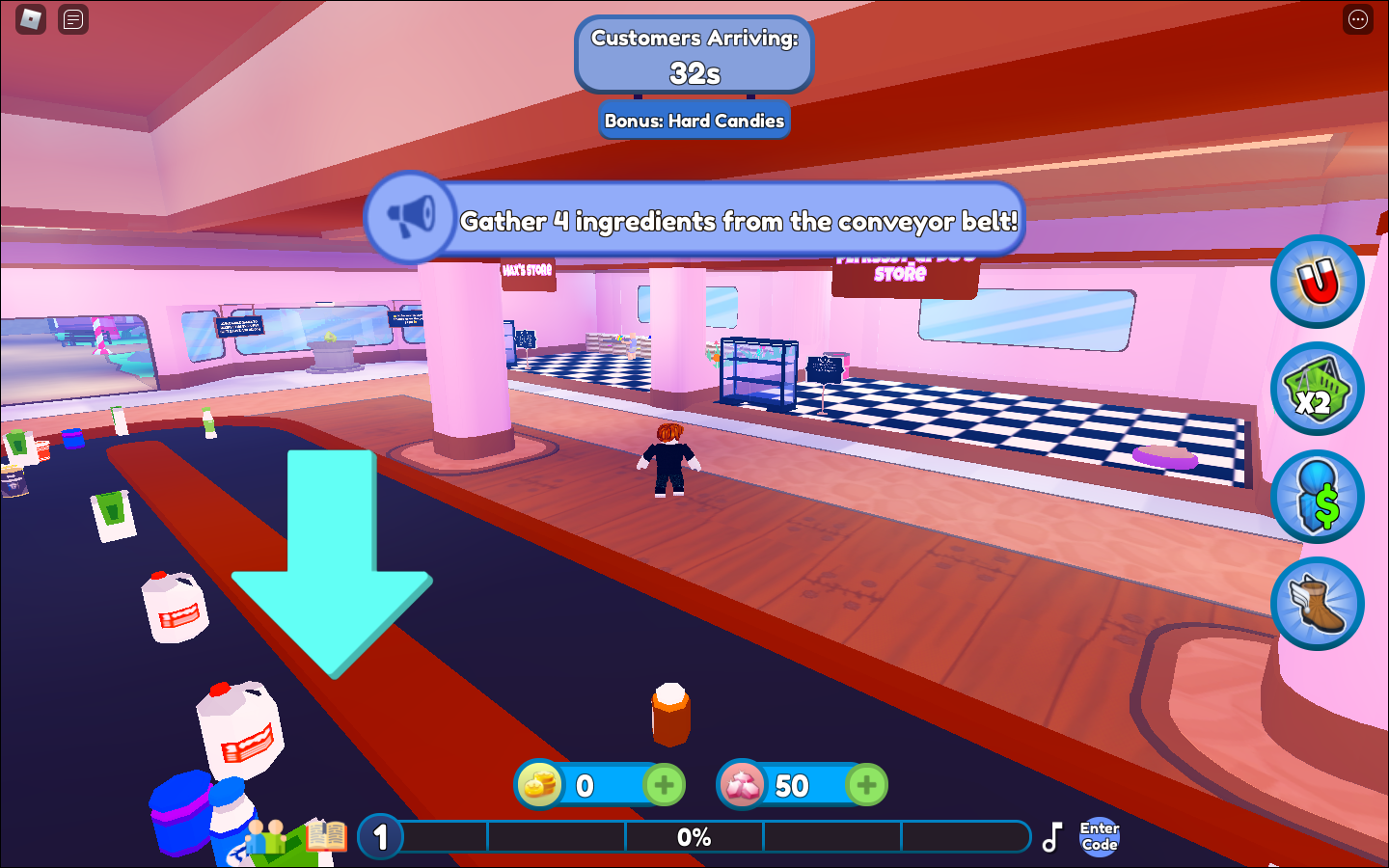This screenshot has width=1389, height=868.
Task: Click the 0% level progress bar
Action: 694,837
